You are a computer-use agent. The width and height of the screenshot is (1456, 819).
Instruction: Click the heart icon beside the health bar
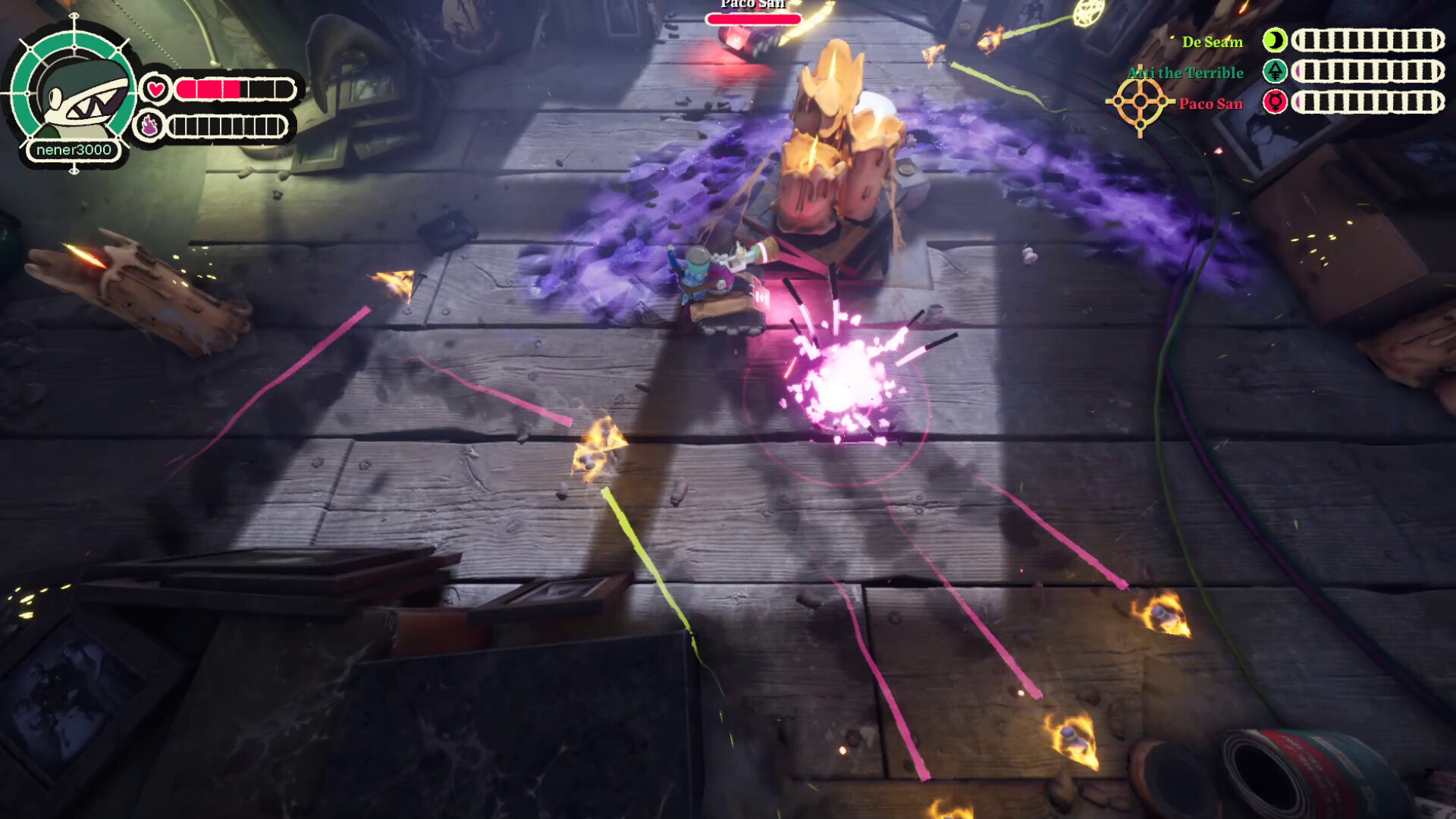point(155,88)
